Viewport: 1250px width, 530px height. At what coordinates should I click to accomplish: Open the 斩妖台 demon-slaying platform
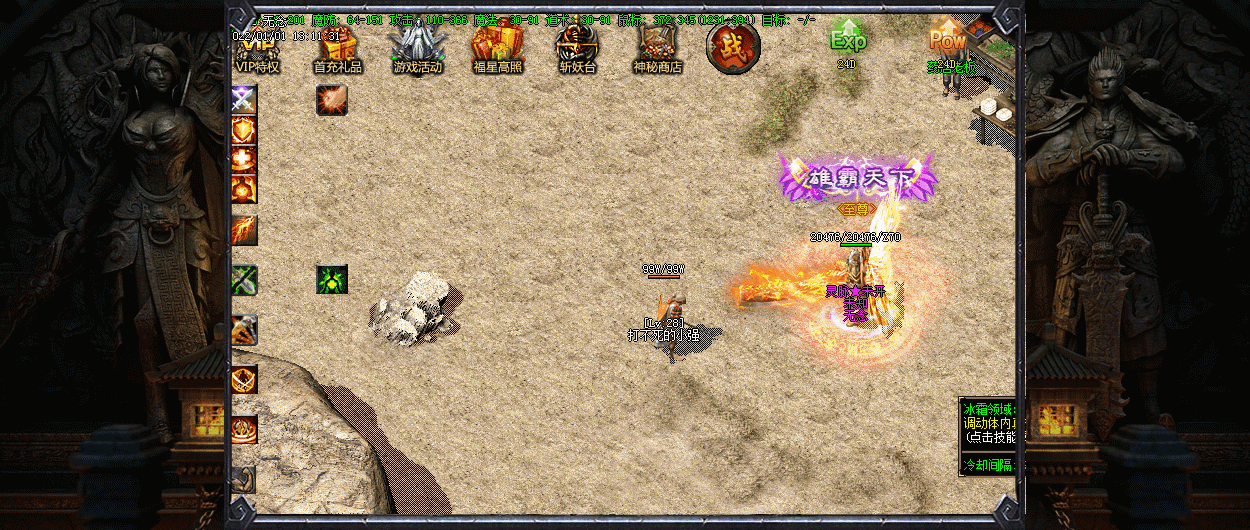click(x=577, y=47)
